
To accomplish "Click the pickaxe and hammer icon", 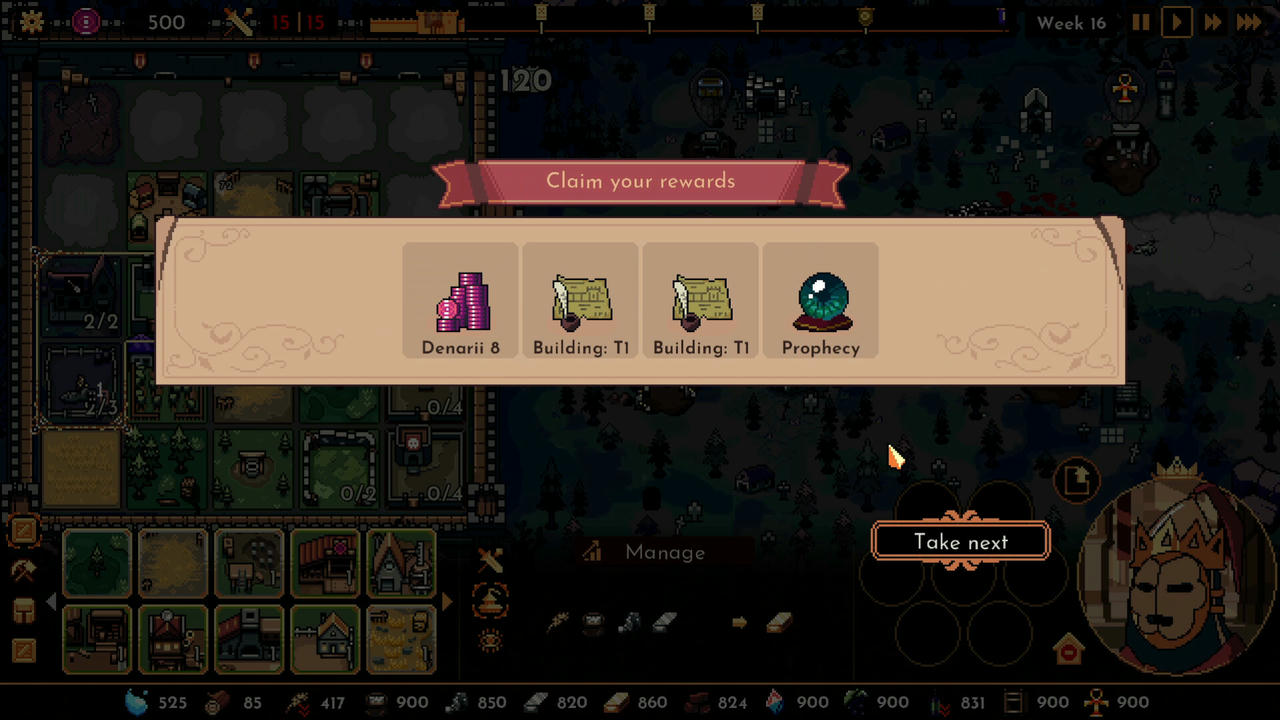I will pos(25,570).
